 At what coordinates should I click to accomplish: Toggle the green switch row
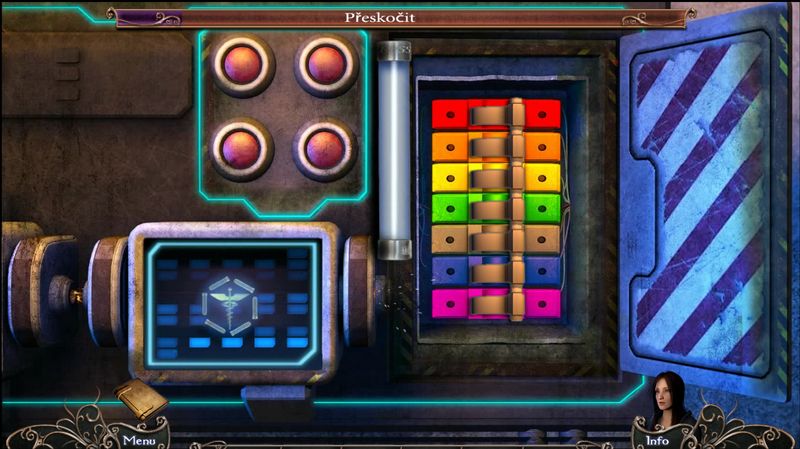495,208
